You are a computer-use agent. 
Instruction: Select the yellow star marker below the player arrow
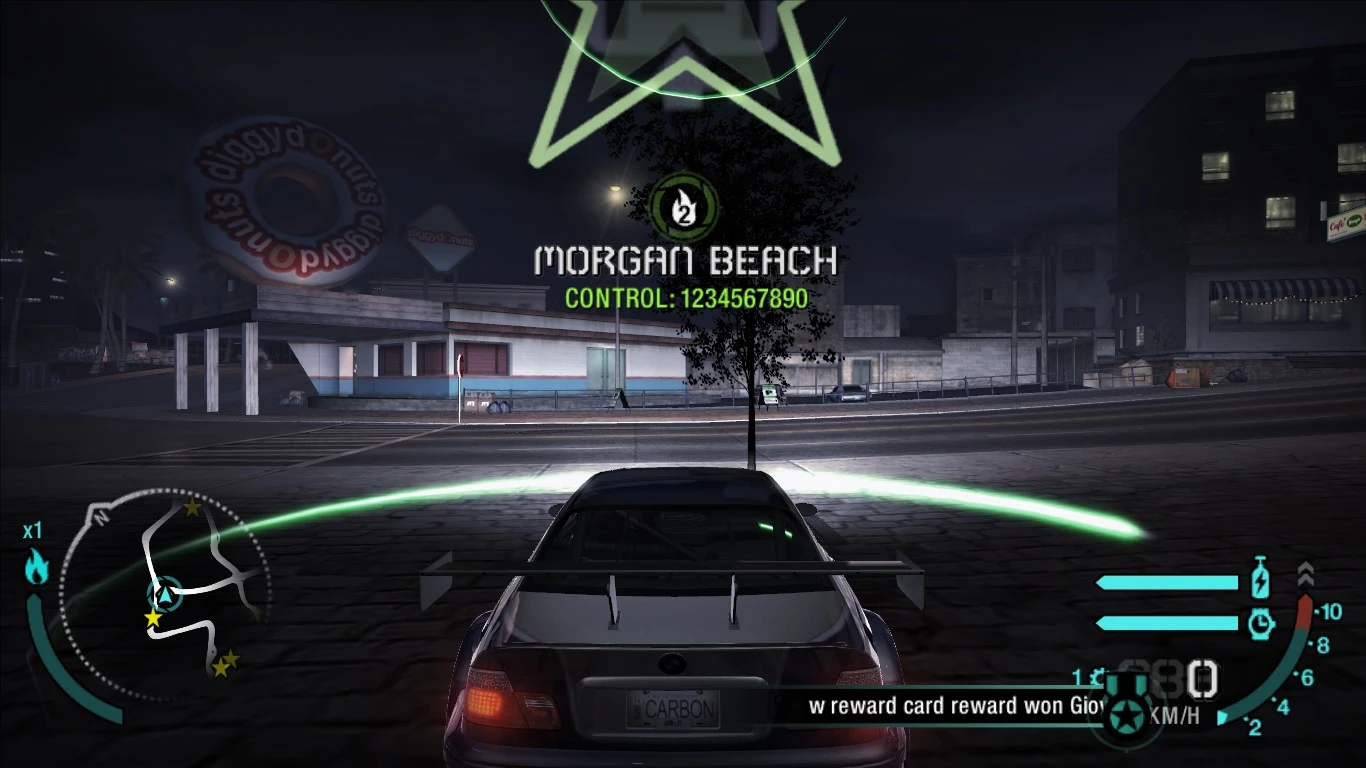click(x=153, y=617)
